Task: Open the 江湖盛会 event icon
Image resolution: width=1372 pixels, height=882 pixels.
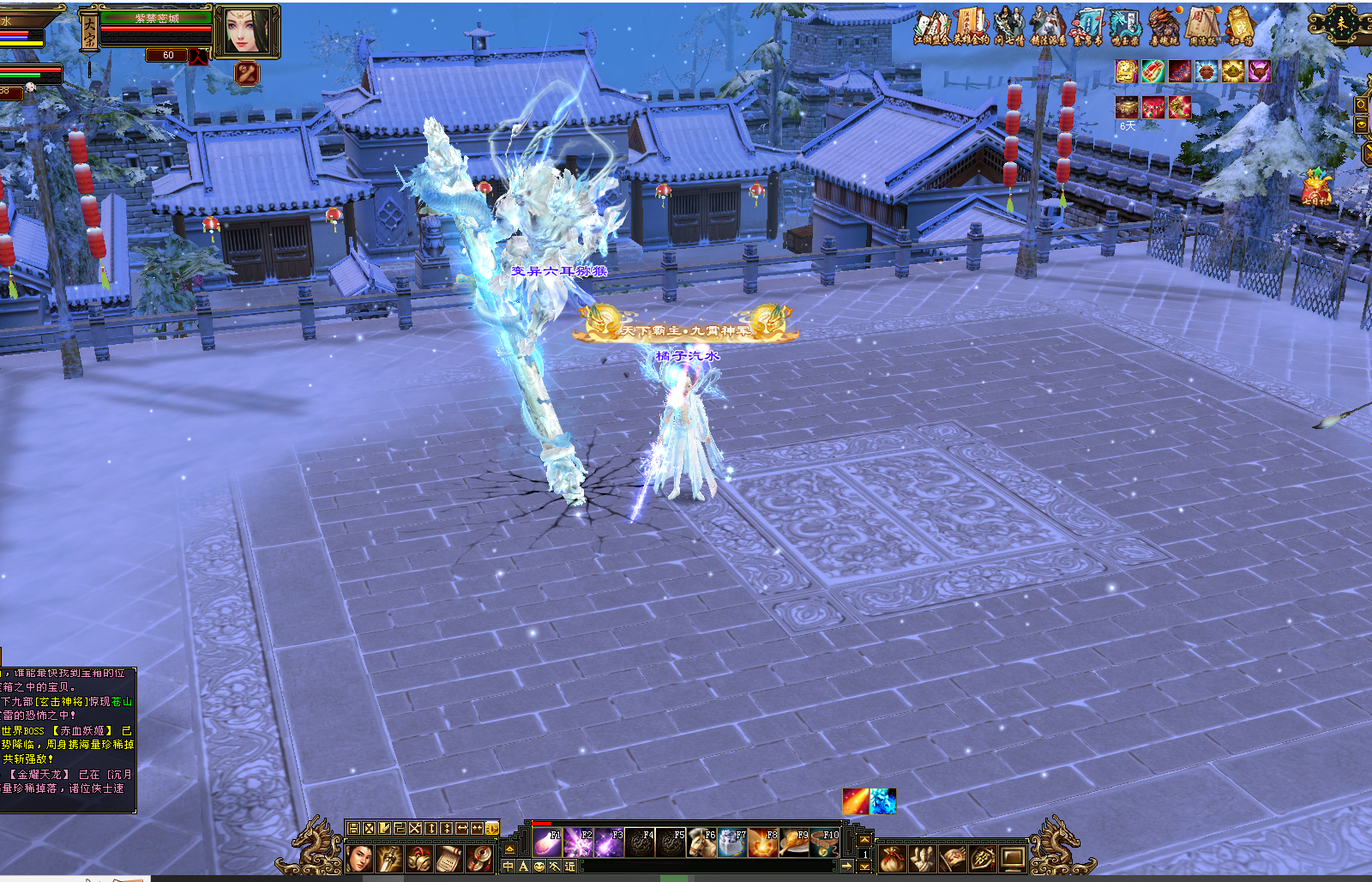Action: click(x=932, y=27)
